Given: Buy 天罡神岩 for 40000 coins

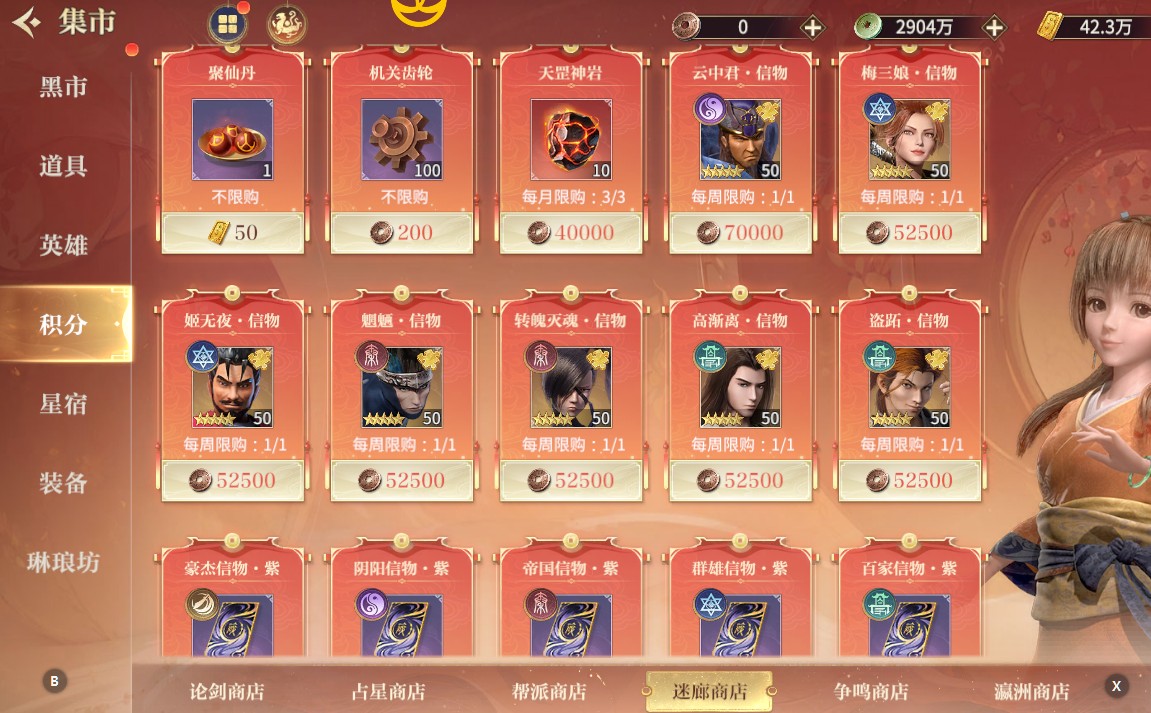Looking at the screenshot, I should [x=571, y=233].
